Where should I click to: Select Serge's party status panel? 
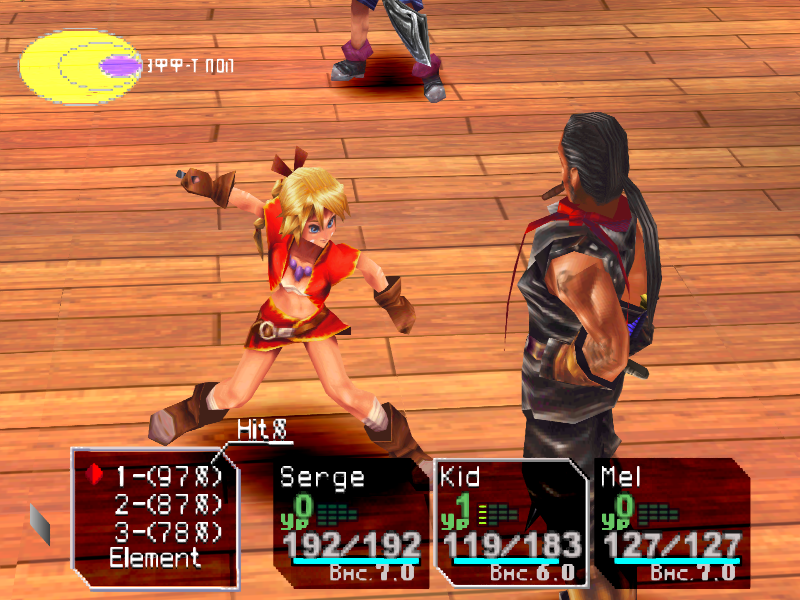coord(350,521)
